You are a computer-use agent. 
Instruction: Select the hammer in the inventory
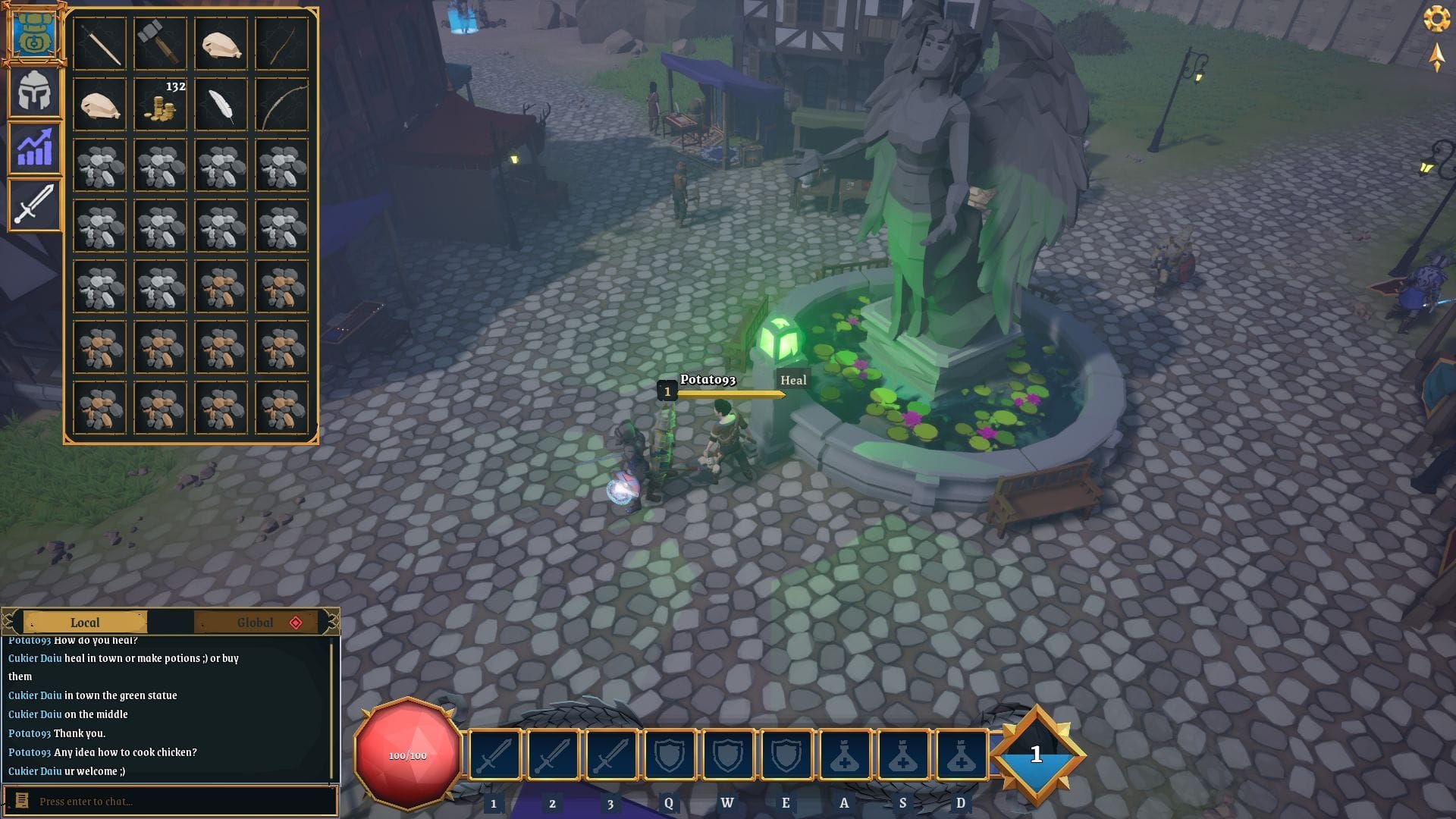(x=160, y=44)
